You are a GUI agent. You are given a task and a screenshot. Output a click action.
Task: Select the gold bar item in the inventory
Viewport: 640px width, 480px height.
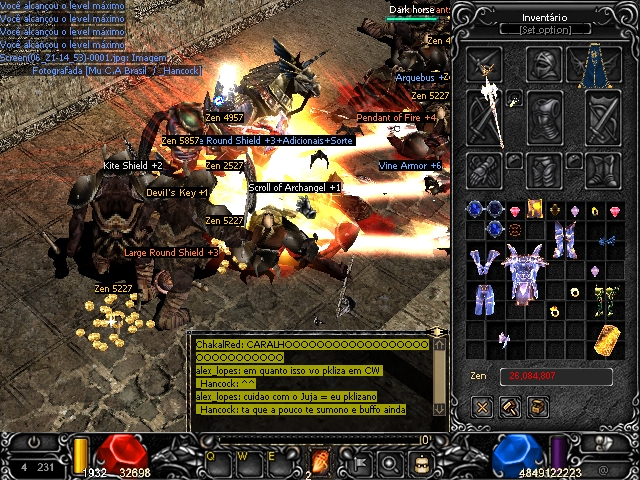click(605, 339)
